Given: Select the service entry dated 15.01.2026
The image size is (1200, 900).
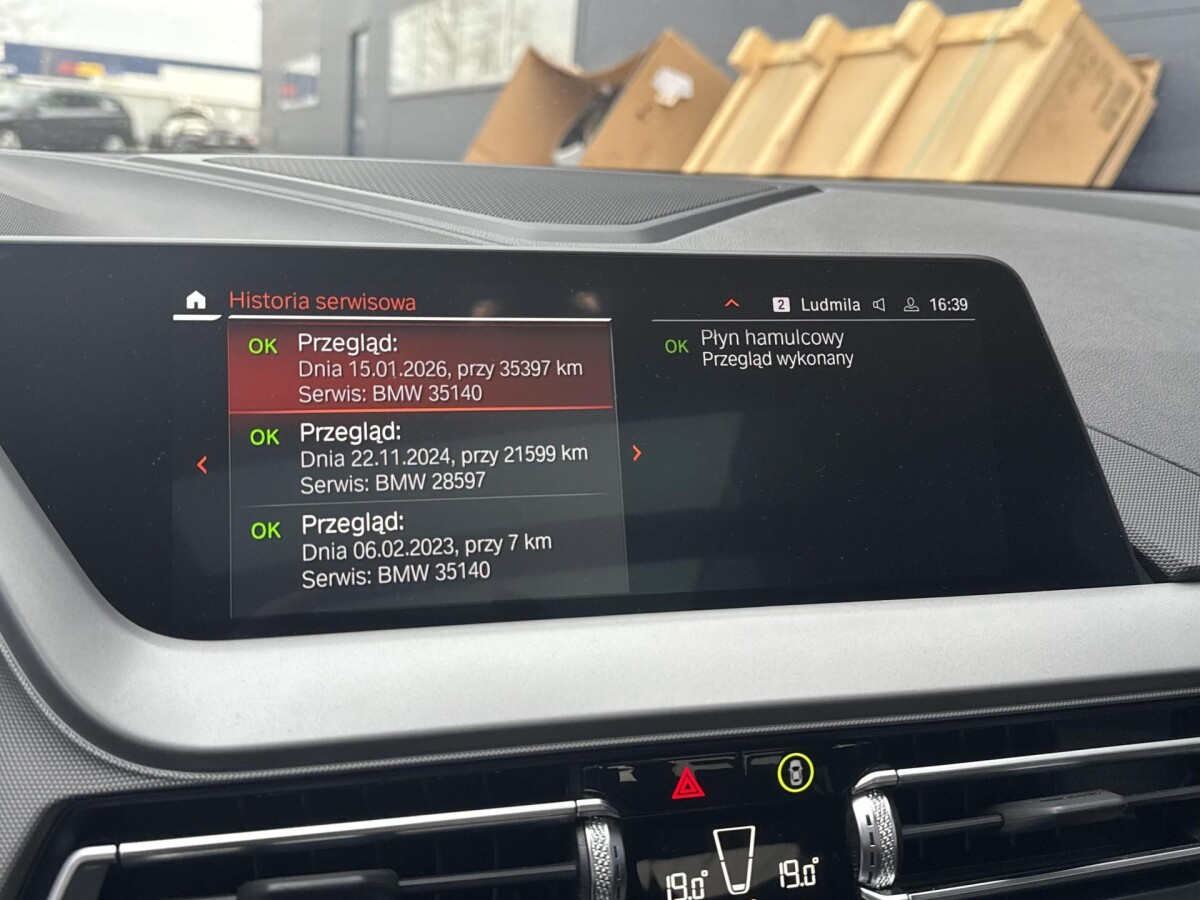Looking at the screenshot, I should point(420,368).
